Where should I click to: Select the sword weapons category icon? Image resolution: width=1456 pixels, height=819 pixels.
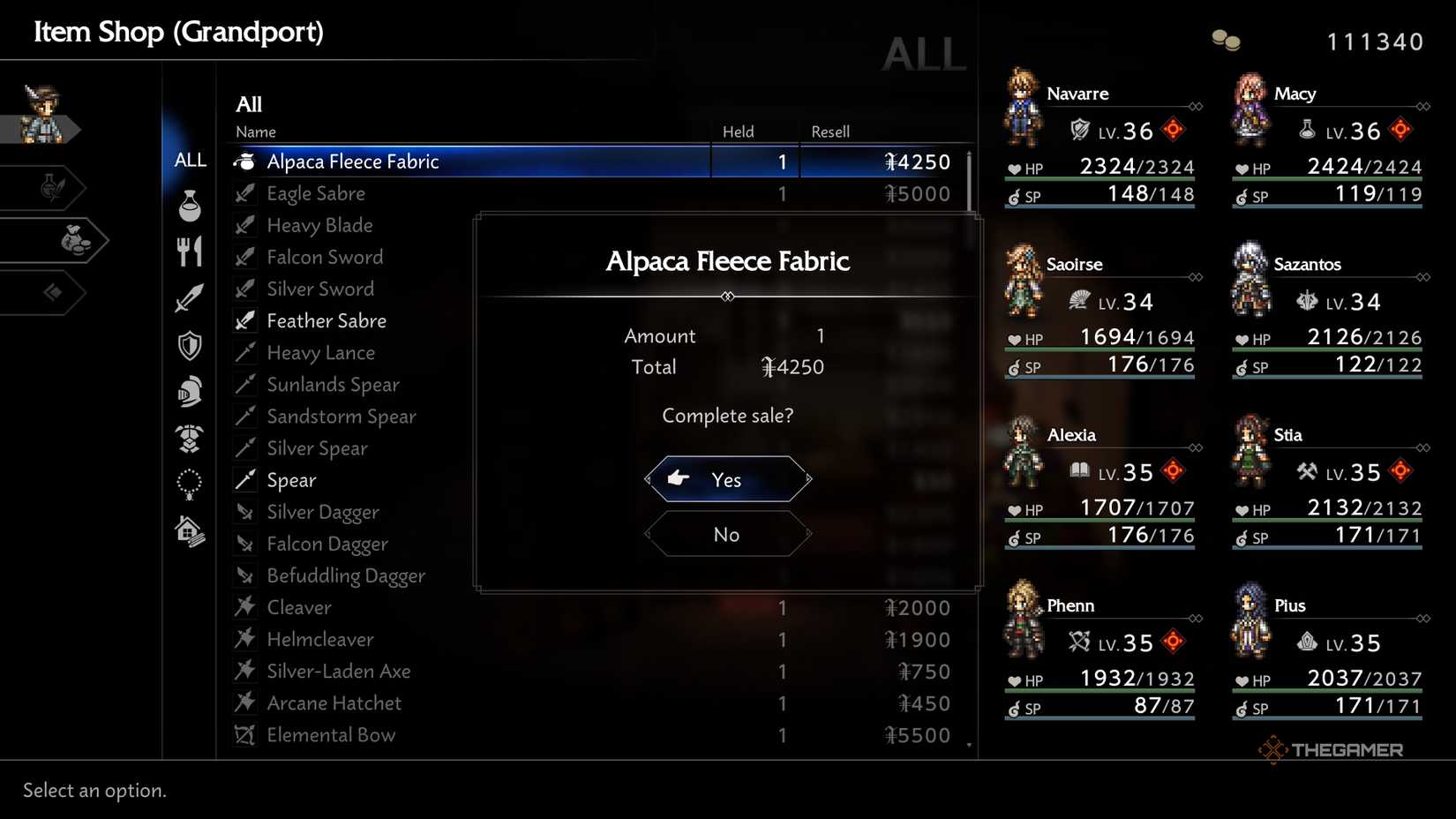pos(189,297)
